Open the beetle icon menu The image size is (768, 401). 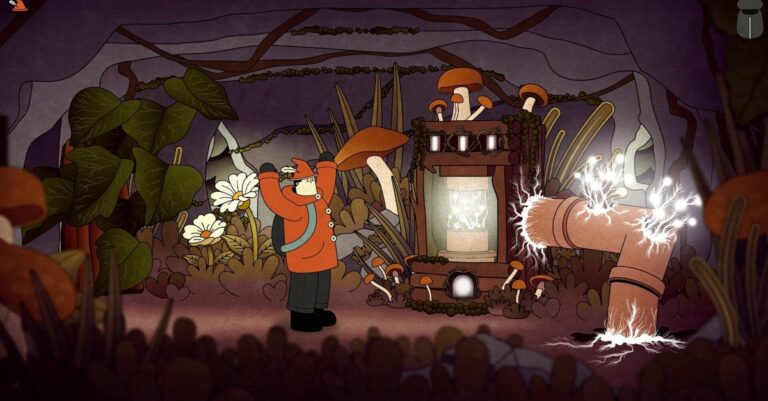(747, 17)
